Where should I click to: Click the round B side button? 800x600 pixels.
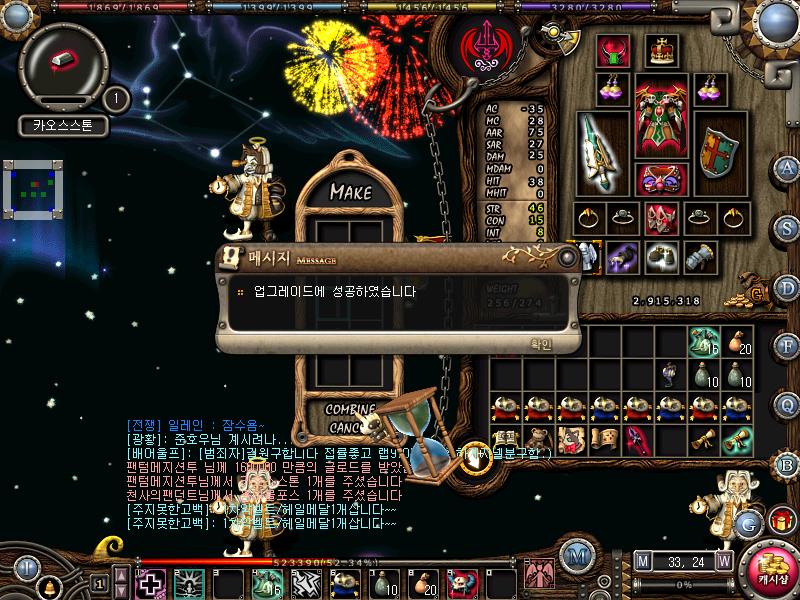point(787,464)
